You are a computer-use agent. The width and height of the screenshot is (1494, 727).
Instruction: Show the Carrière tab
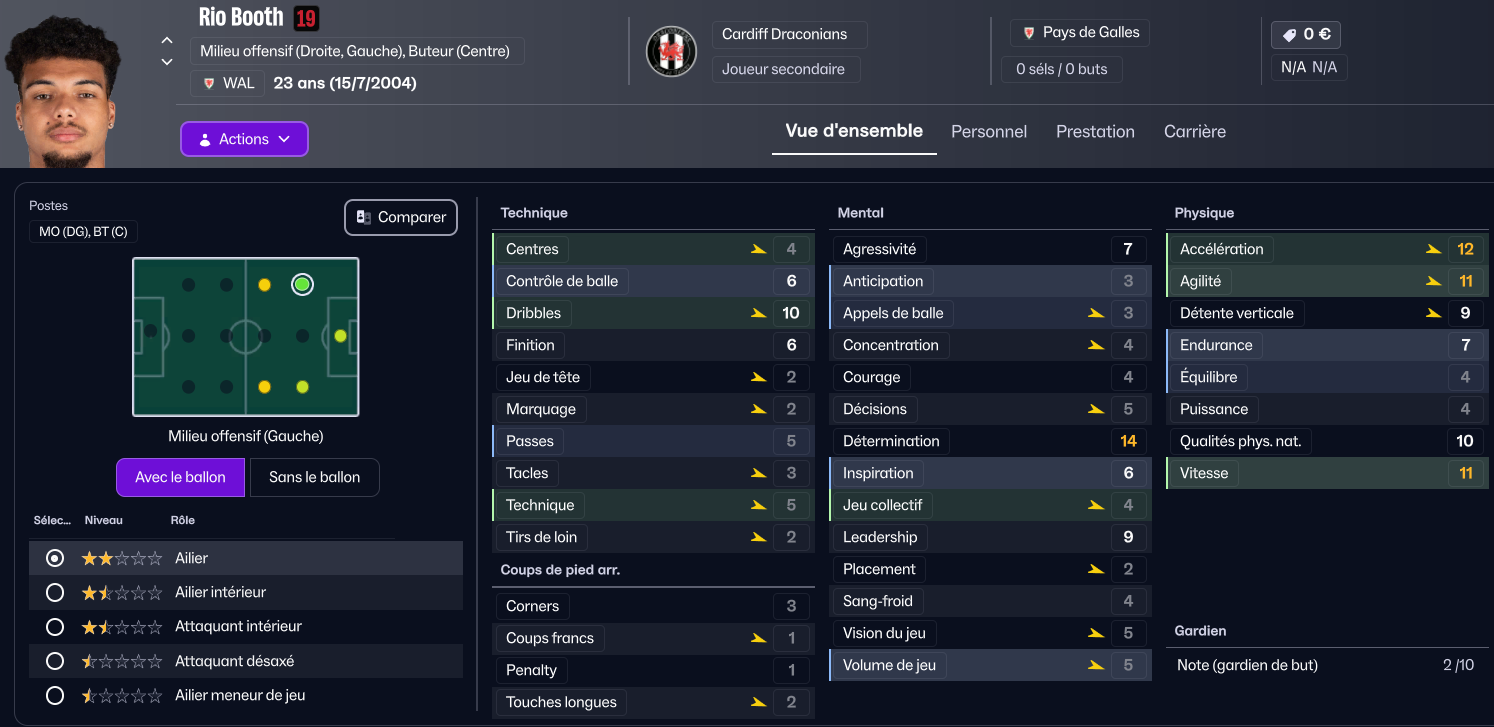pyautogui.click(x=1194, y=132)
